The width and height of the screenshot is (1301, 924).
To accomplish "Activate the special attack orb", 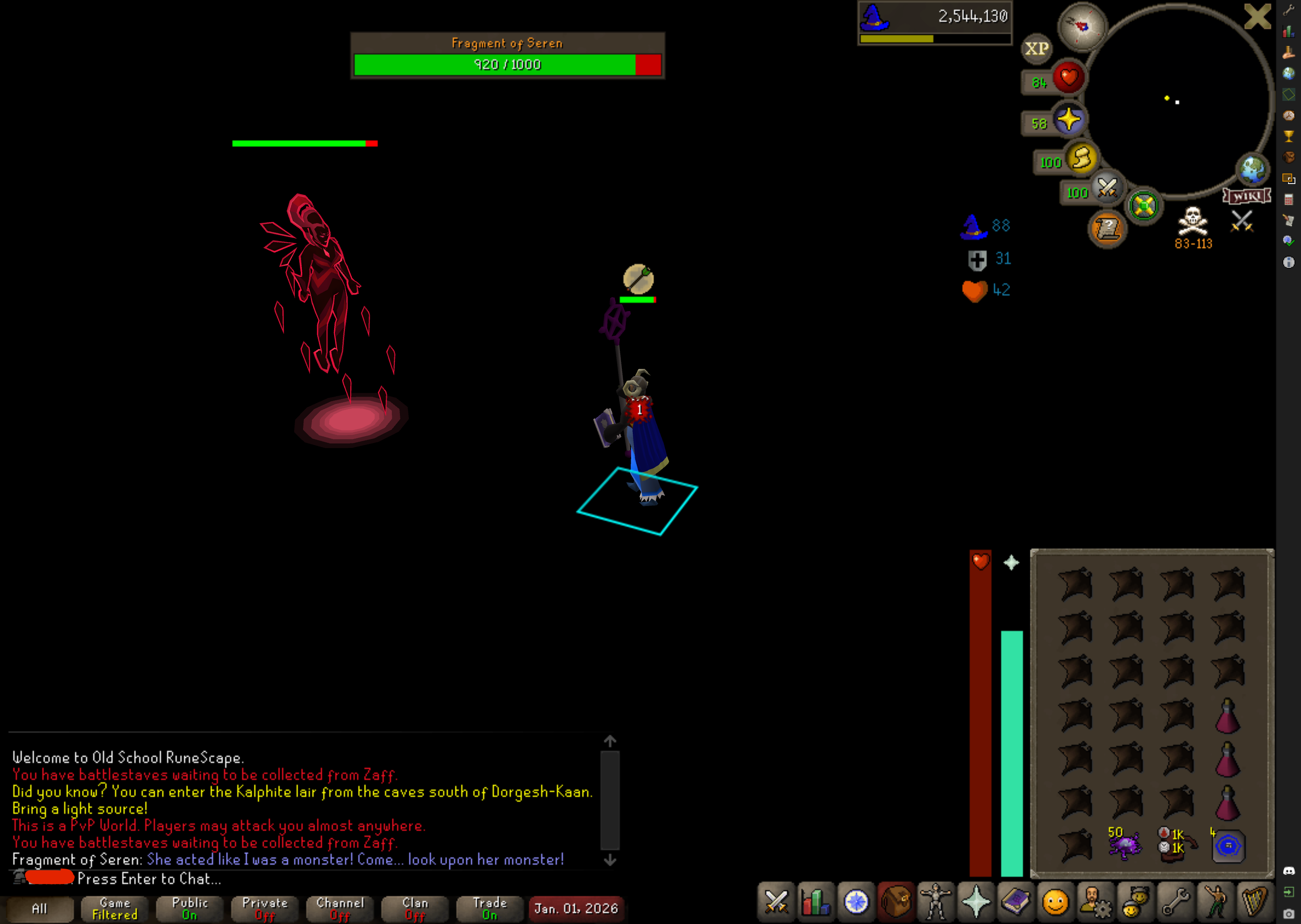I will pos(1107,188).
